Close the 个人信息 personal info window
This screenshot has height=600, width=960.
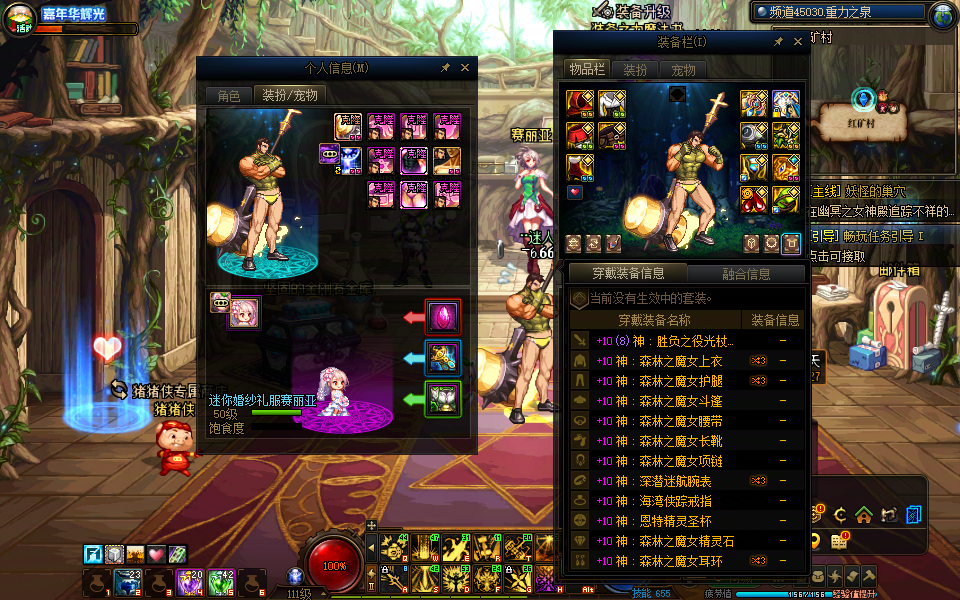point(465,68)
